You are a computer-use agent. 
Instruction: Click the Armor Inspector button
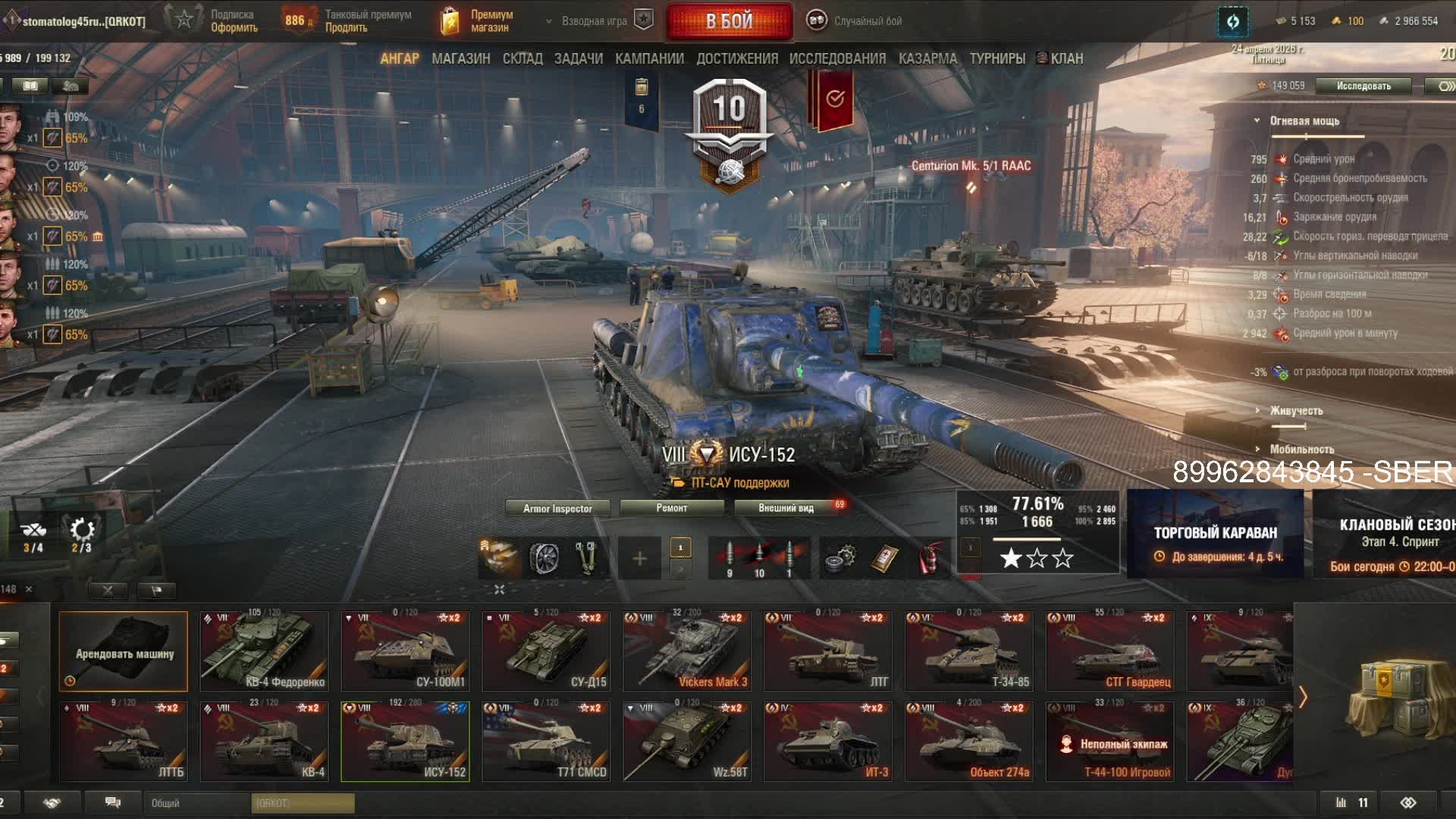click(x=557, y=508)
